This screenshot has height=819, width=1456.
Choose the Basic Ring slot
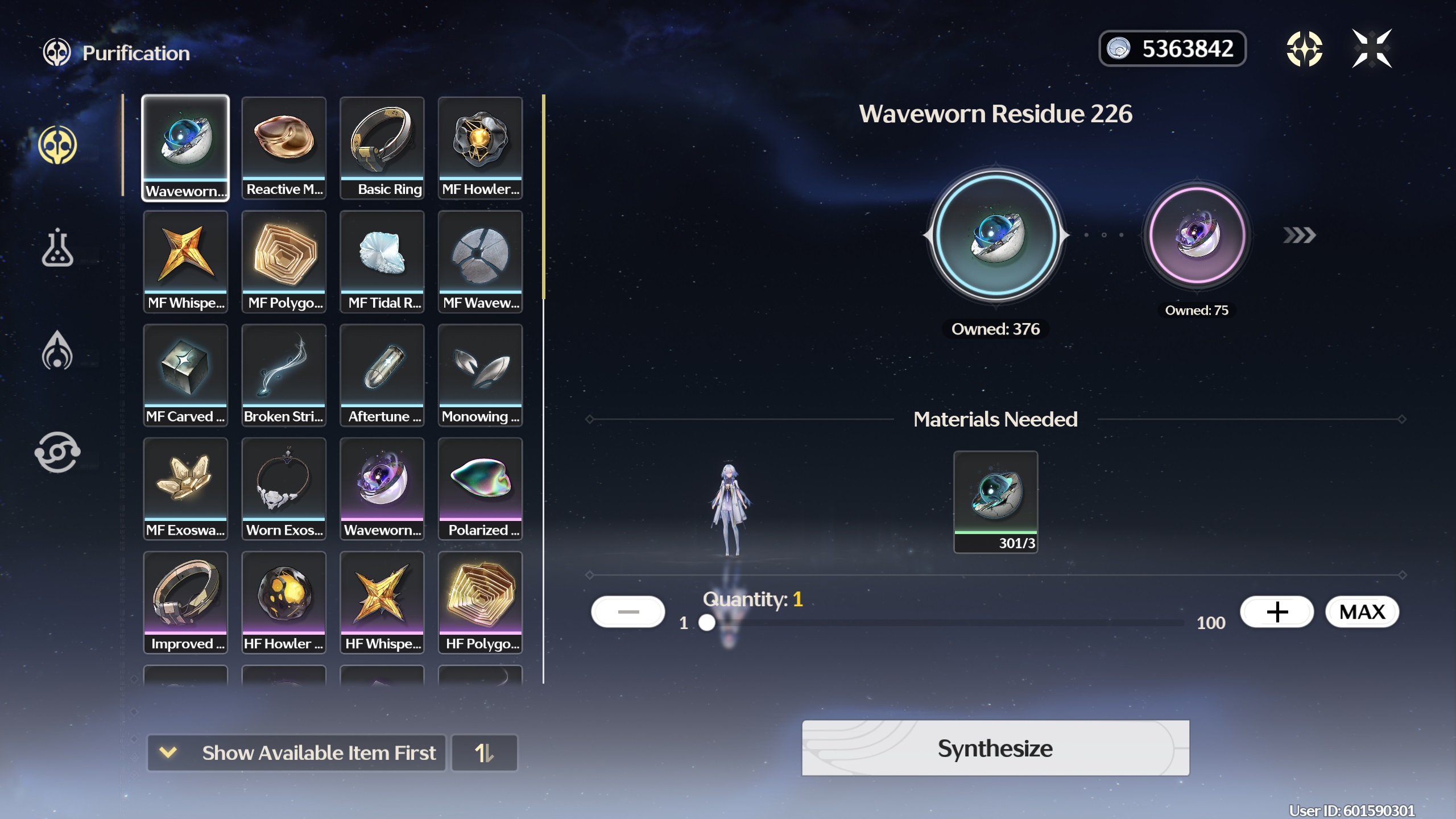382,148
